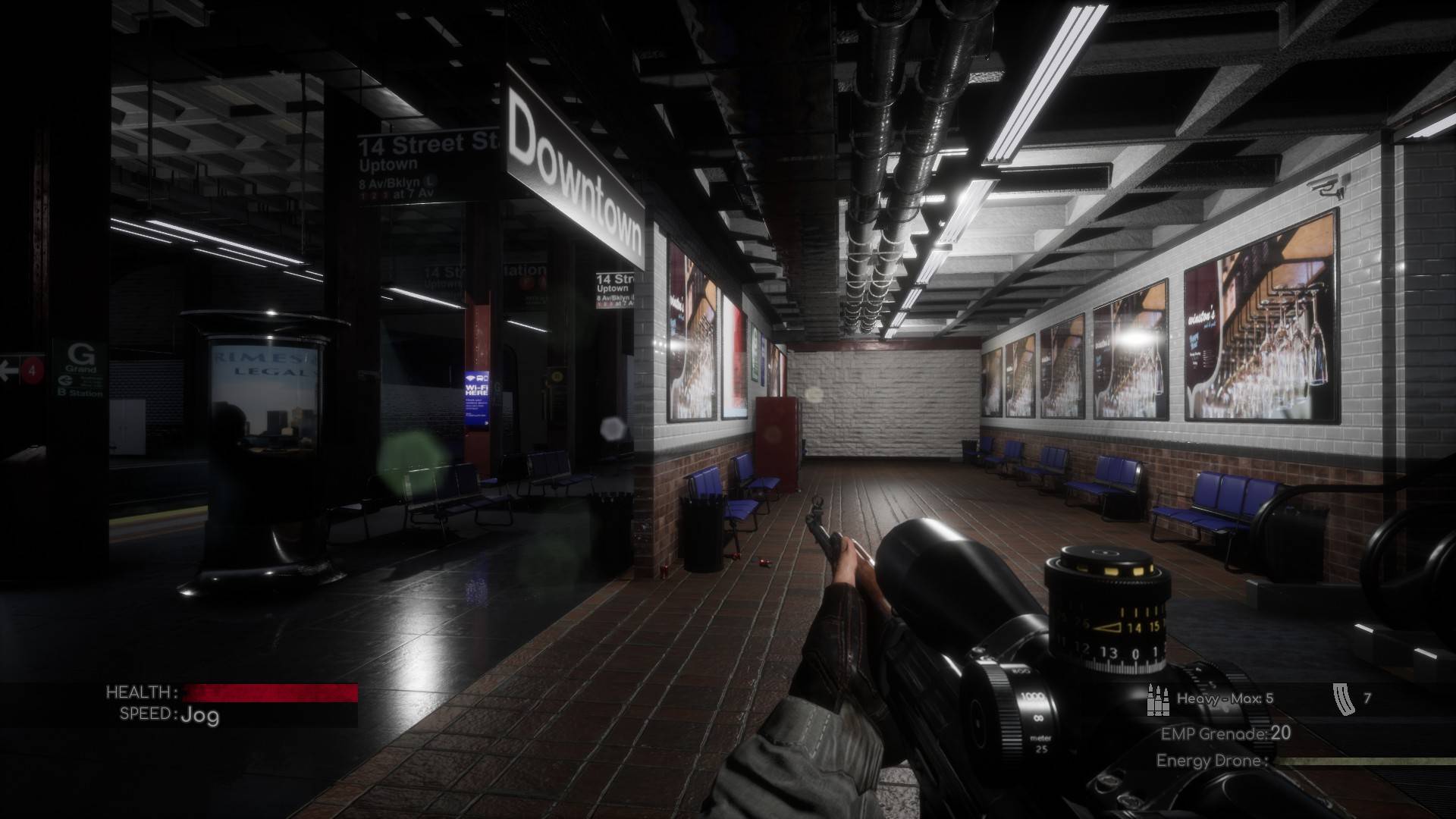Image resolution: width=1456 pixels, height=819 pixels.
Task: Click the heavy ammo bullets icon
Action: pyautogui.click(x=1157, y=699)
